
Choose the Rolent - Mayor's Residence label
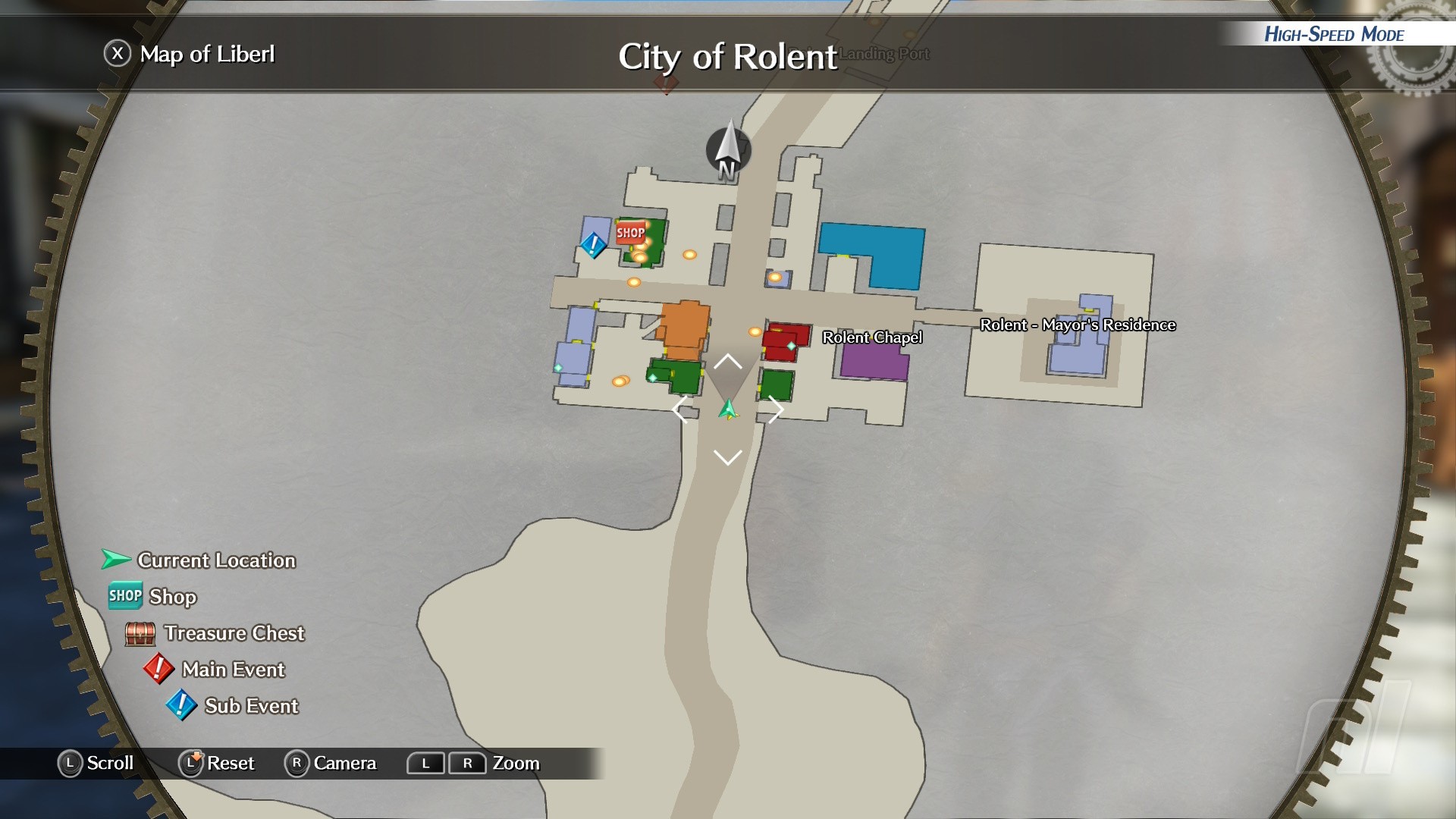click(x=1078, y=325)
